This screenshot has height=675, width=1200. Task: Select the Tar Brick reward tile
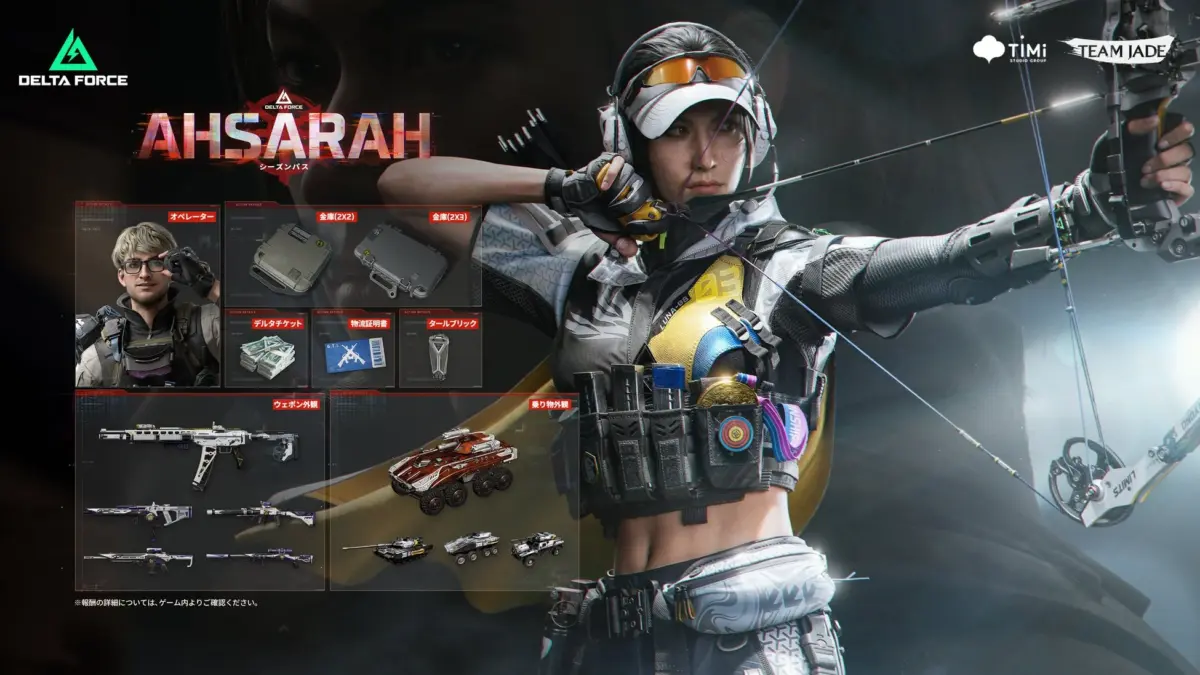point(440,352)
